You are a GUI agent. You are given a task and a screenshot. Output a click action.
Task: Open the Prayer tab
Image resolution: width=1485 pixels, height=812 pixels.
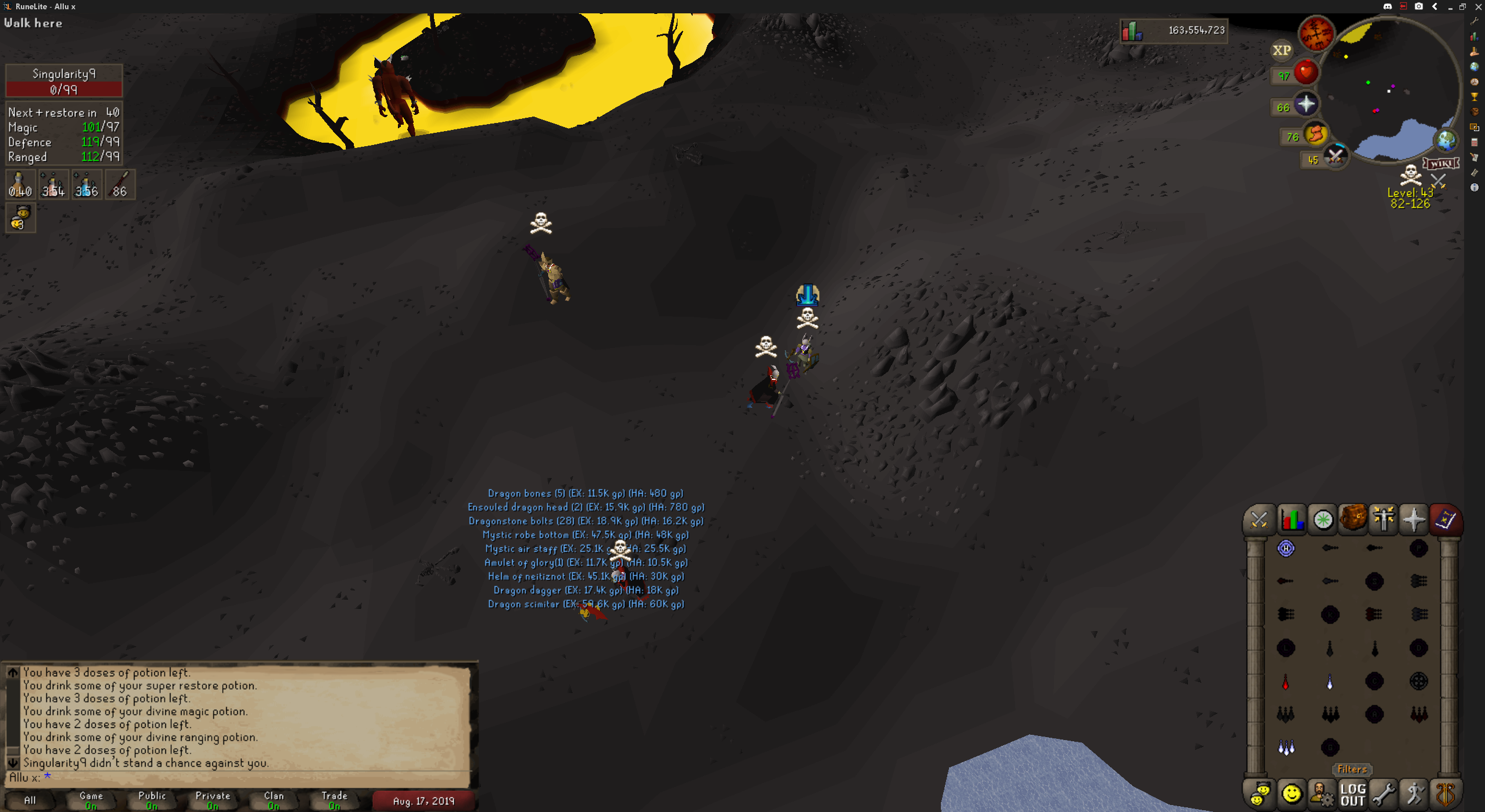pos(1414,519)
